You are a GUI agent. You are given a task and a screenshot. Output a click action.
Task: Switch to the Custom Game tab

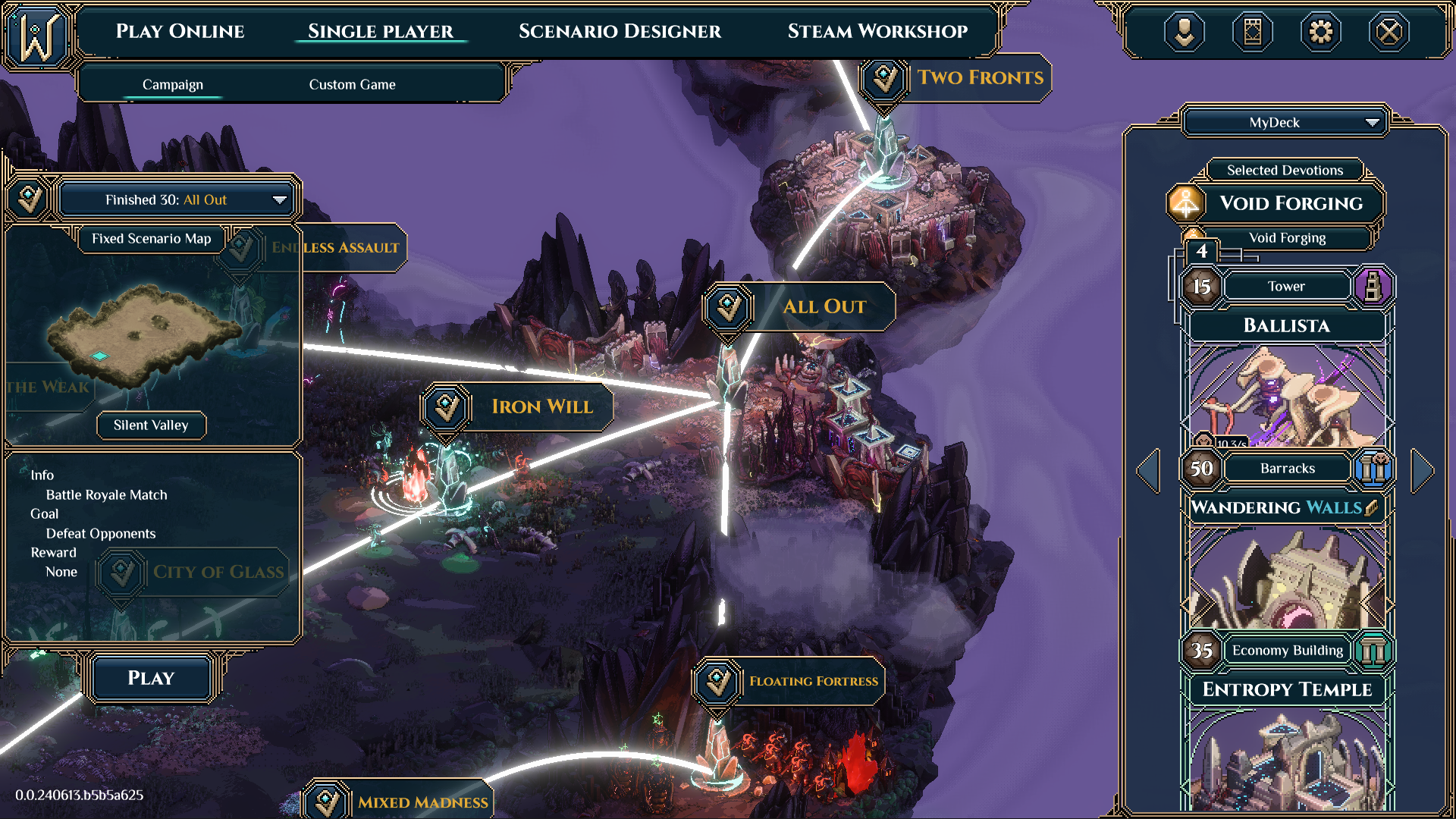[351, 84]
